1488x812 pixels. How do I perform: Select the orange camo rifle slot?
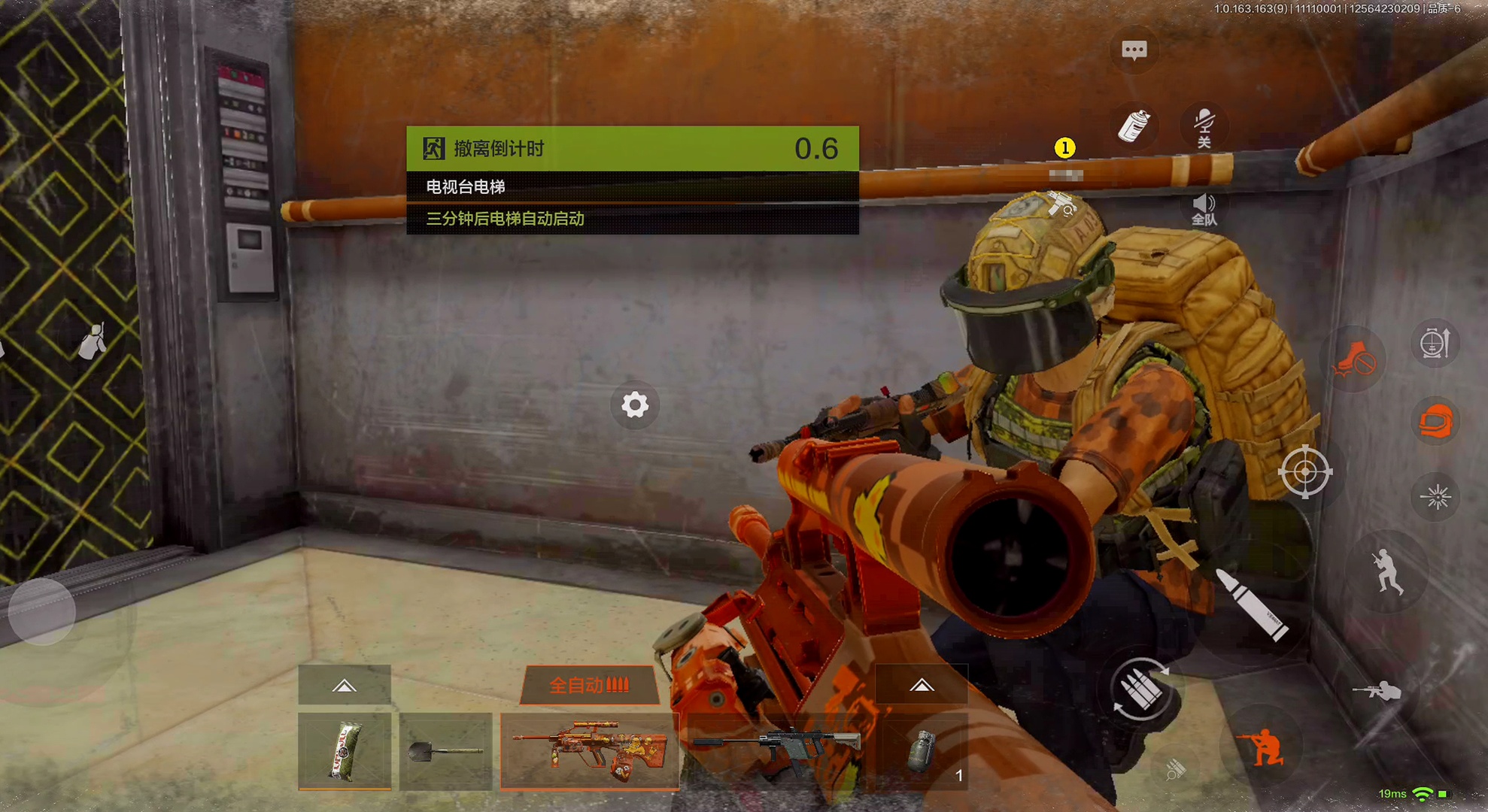click(589, 750)
